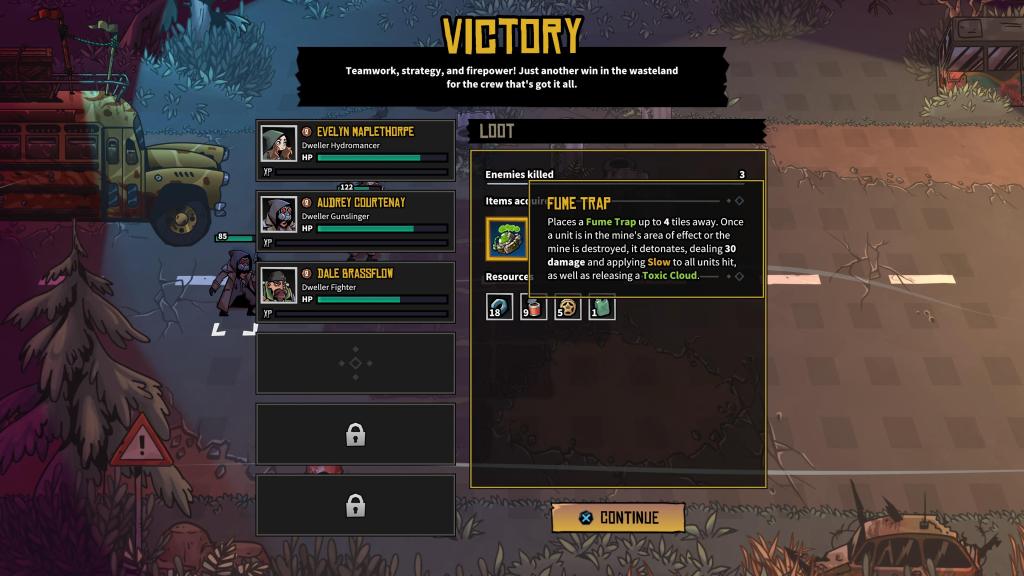This screenshot has width=1024, height=576.
Task: Continue past the victory screen
Action: tap(618, 518)
